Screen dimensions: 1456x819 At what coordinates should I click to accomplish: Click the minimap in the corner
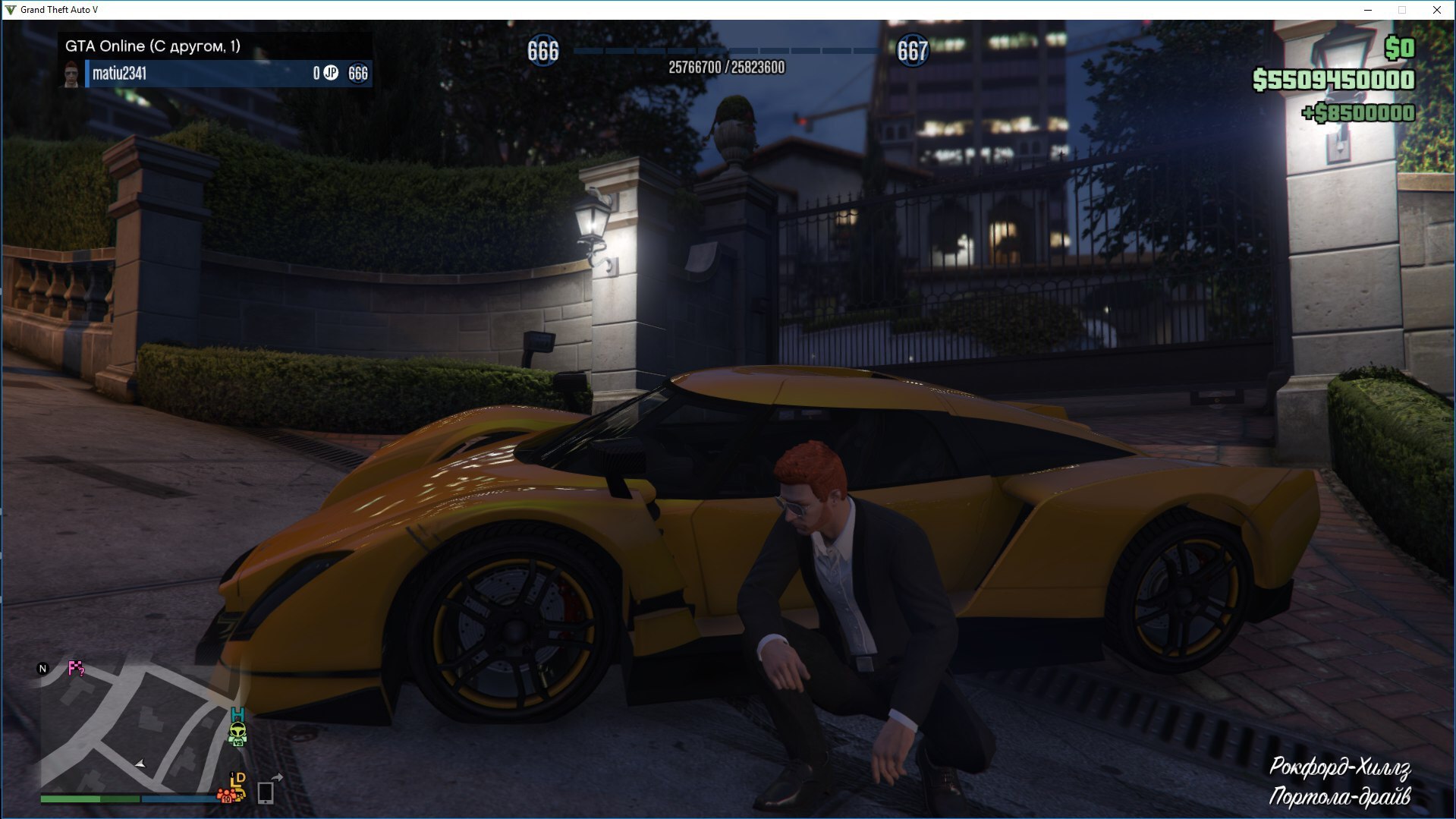click(140, 727)
